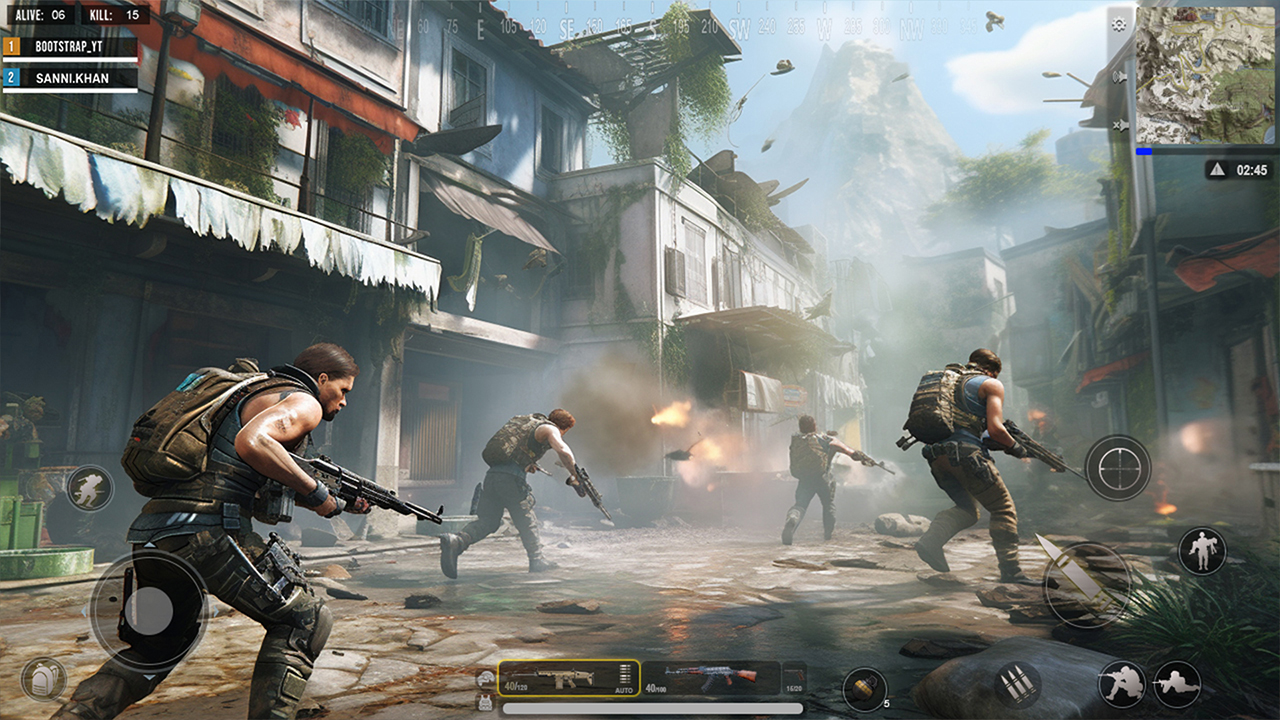The image size is (1280, 720).
Task: Select teammate SANNI.KHAN in squad list
Action: [x=70, y=77]
